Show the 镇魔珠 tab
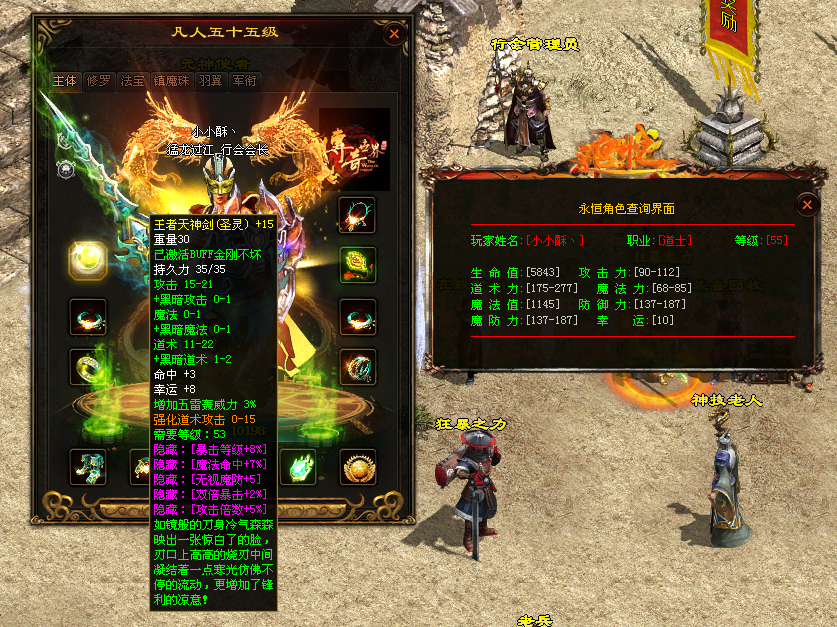Viewport: 837px width, 627px height. click(173, 81)
